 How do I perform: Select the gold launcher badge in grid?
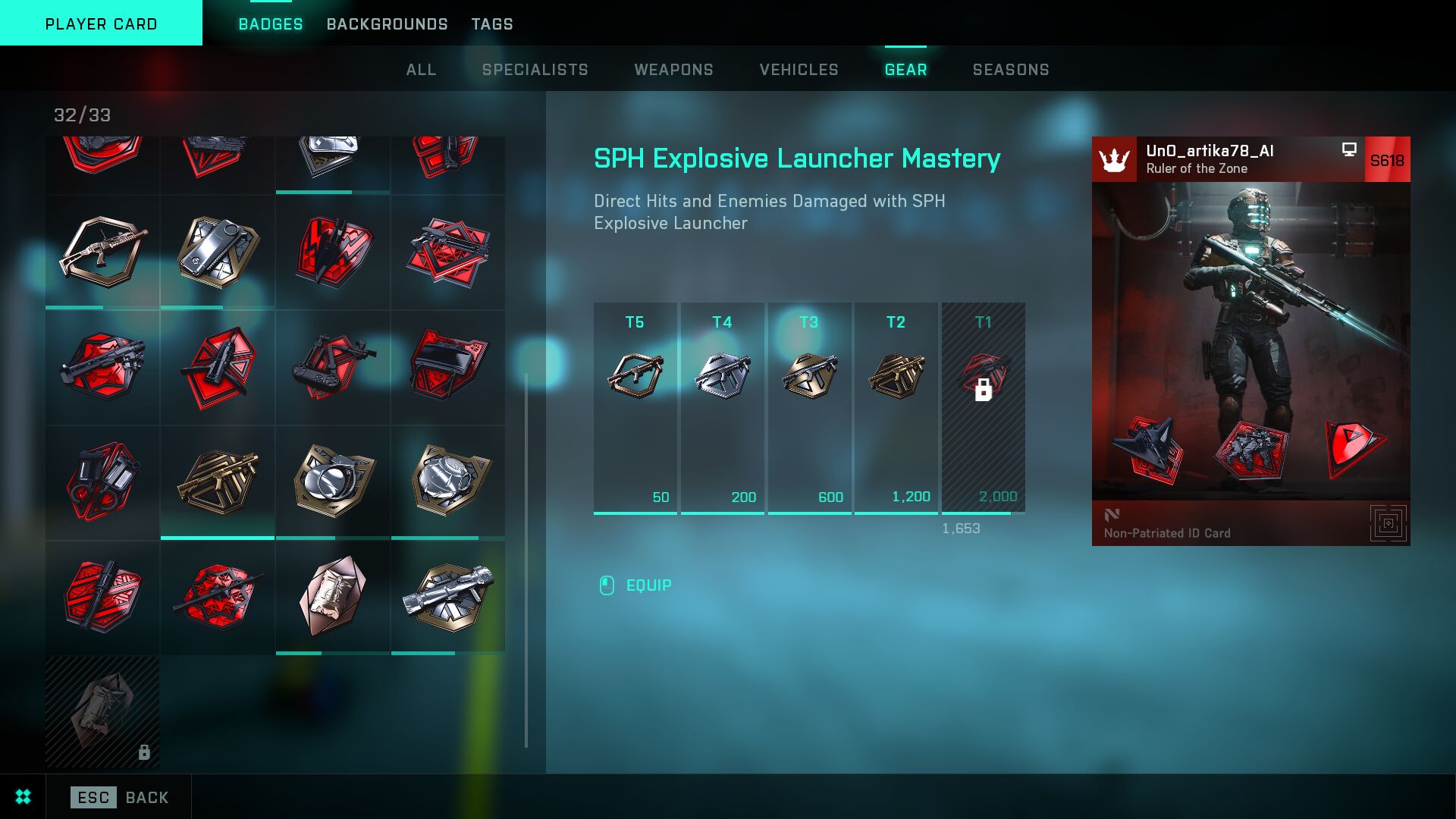(x=218, y=482)
